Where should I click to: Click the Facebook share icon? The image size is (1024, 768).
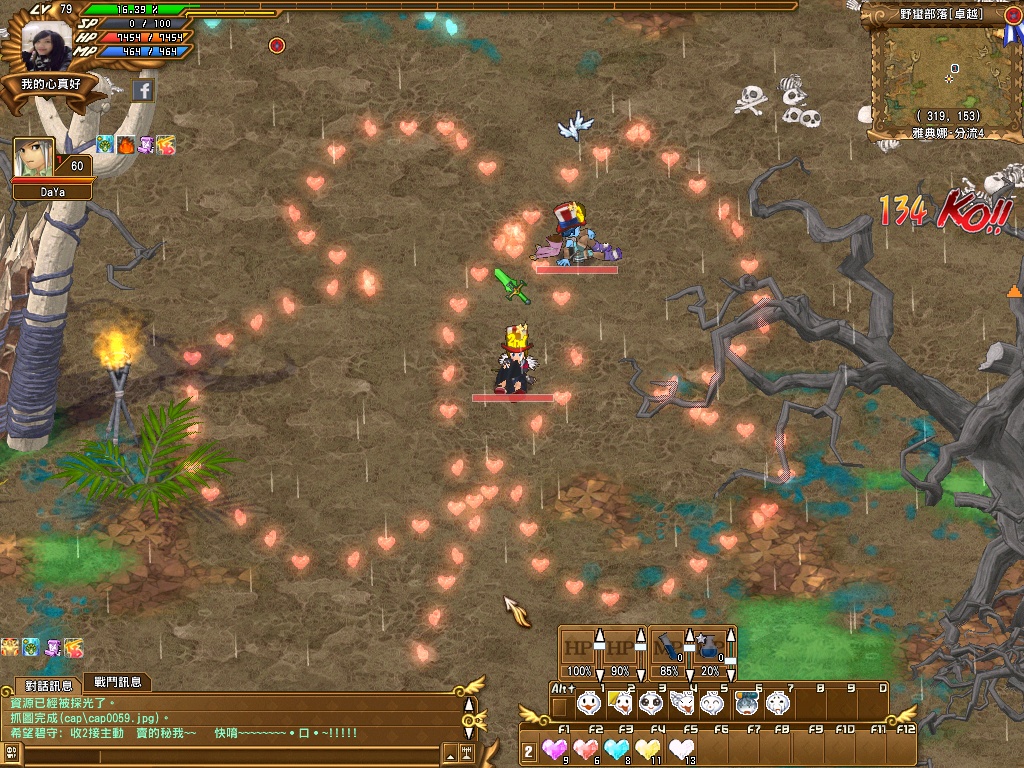[143, 91]
